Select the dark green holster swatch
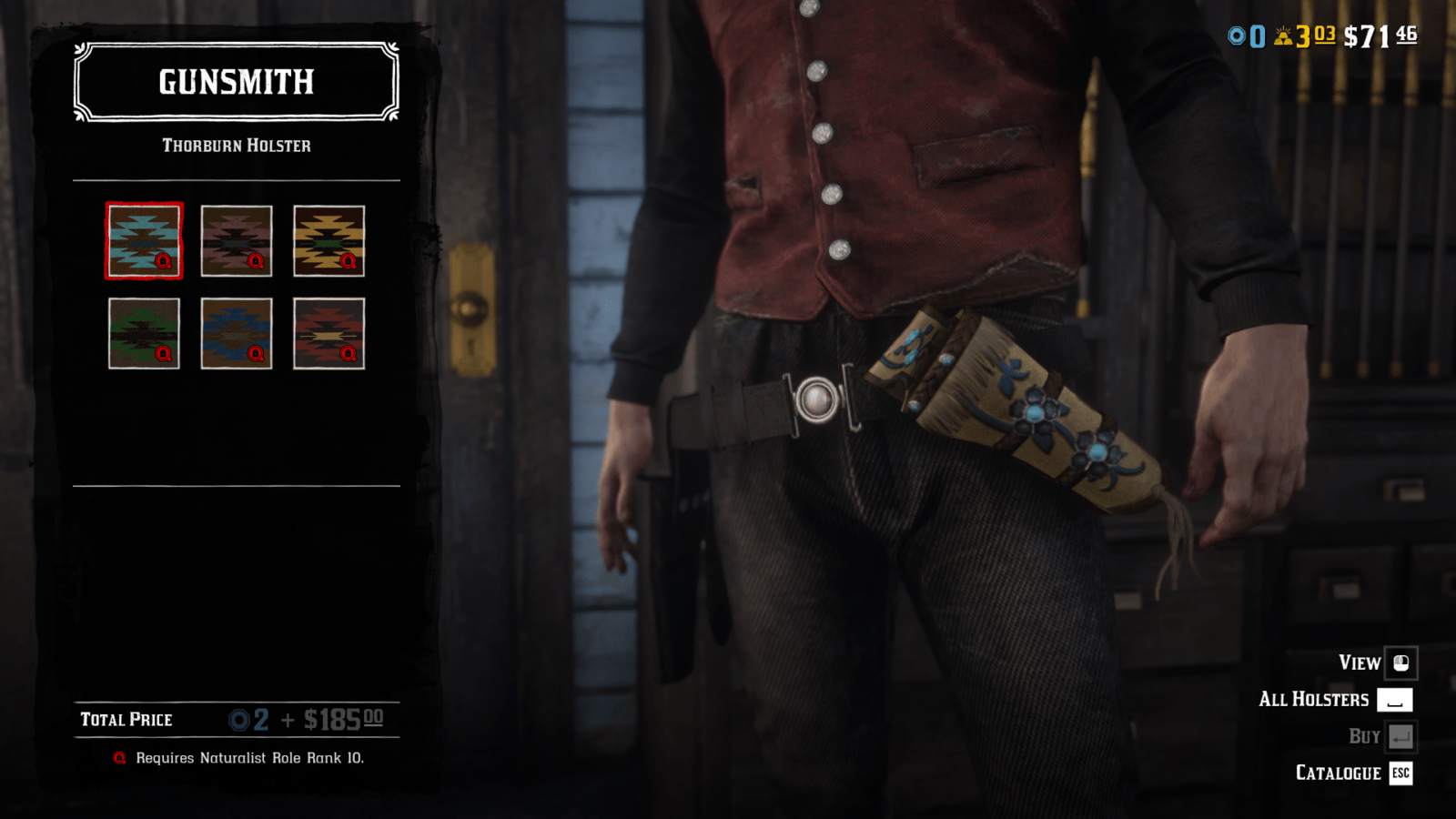1456x819 pixels. [x=144, y=333]
